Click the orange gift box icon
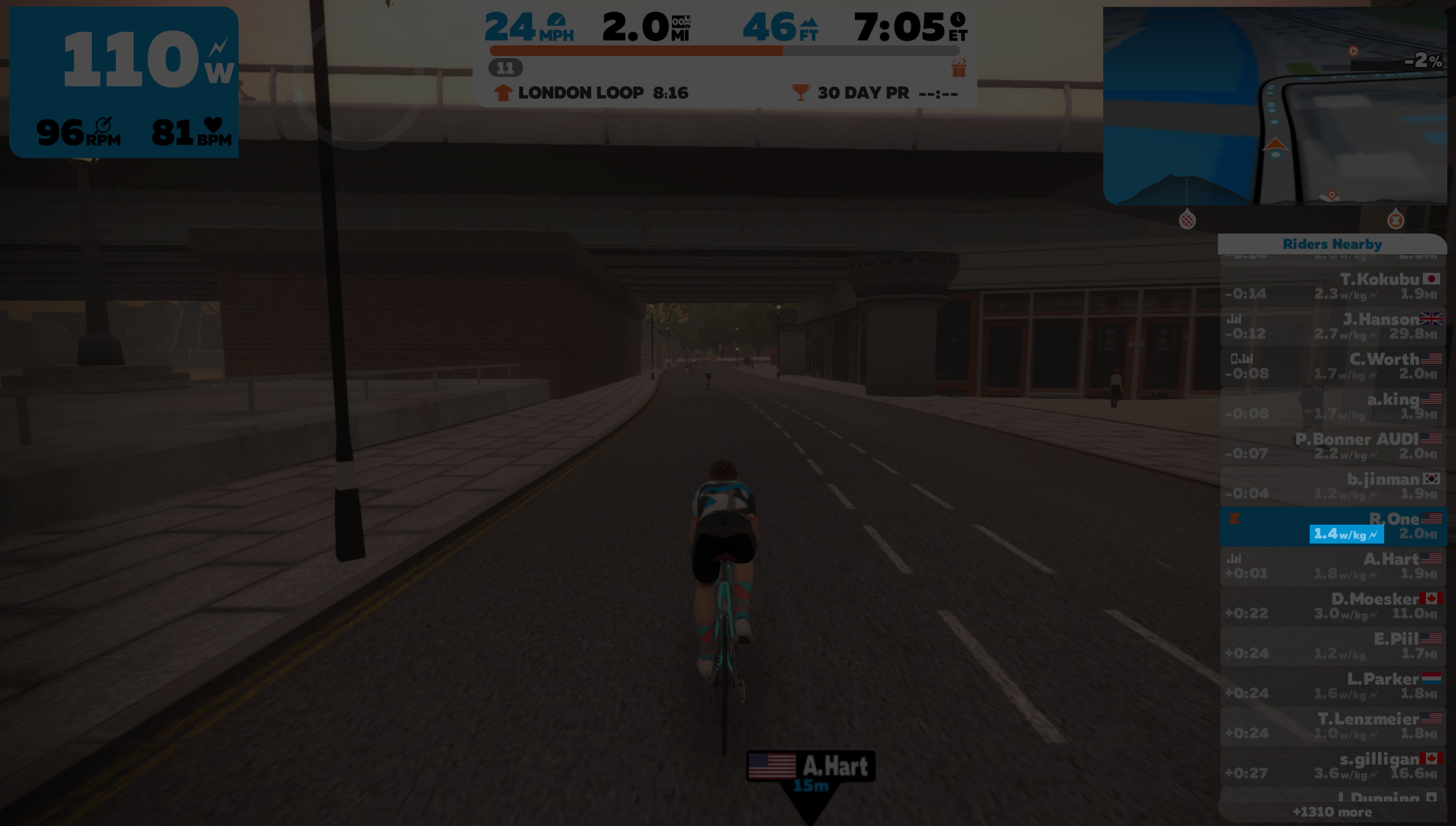 pos(958,69)
